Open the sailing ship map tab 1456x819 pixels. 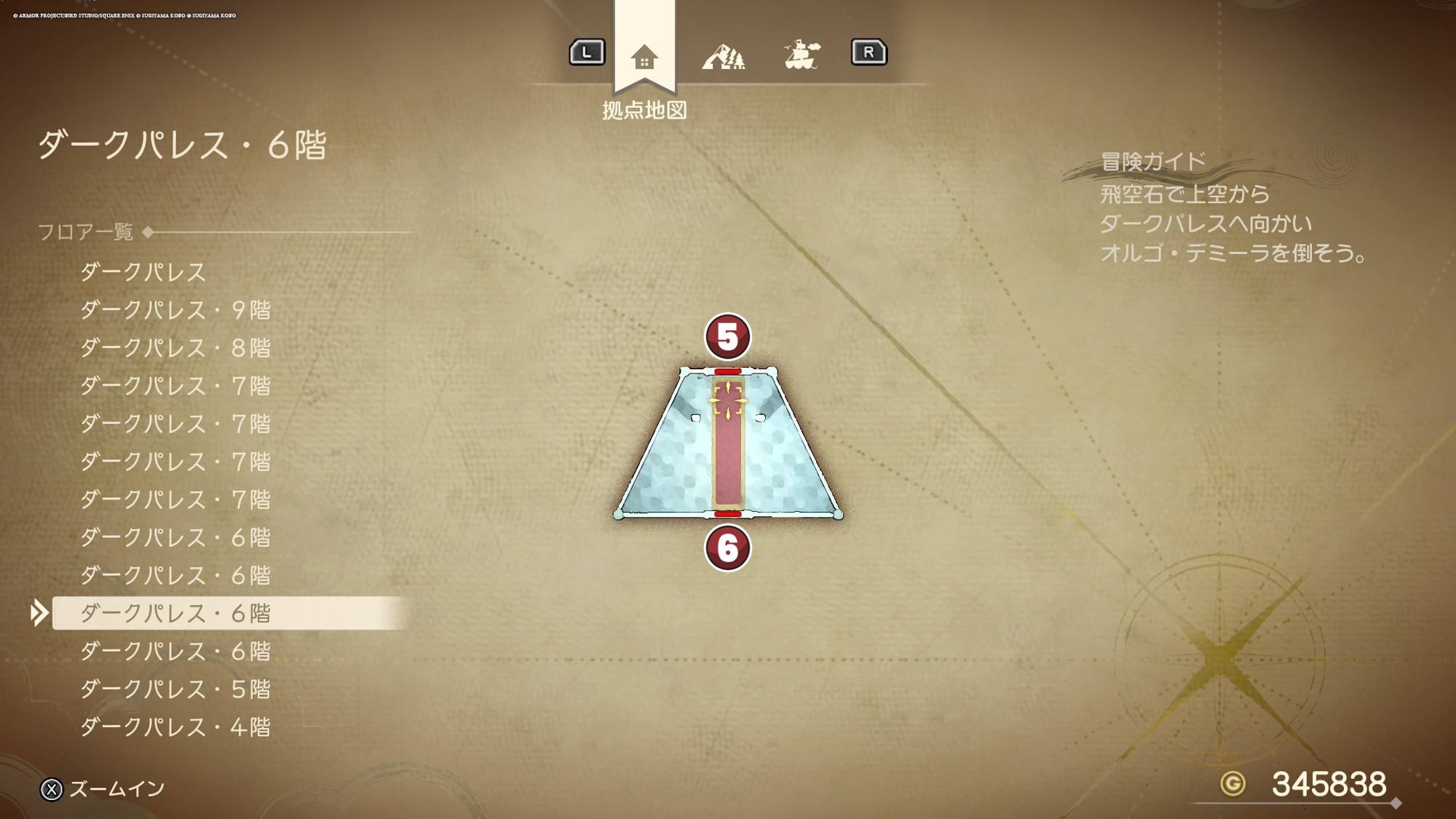pyautogui.click(x=802, y=55)
